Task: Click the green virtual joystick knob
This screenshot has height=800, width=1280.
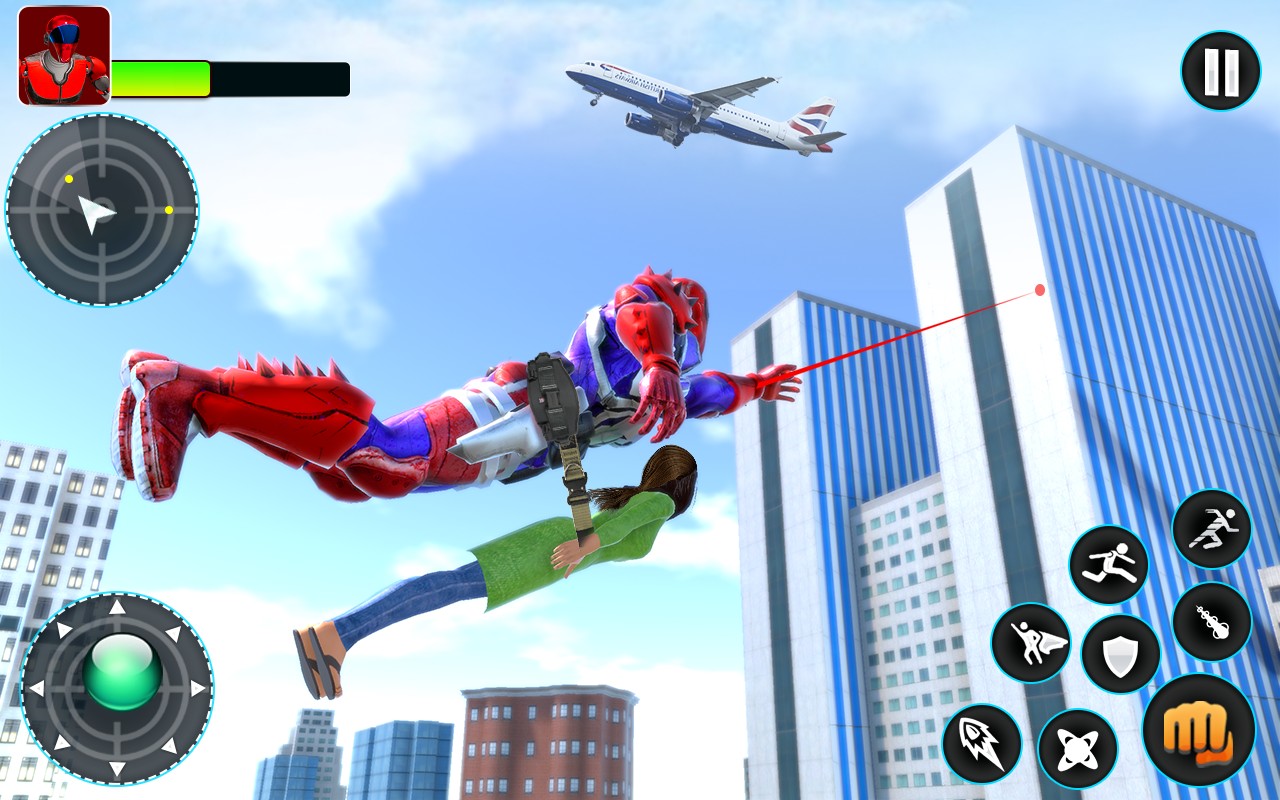Action: 122,672
